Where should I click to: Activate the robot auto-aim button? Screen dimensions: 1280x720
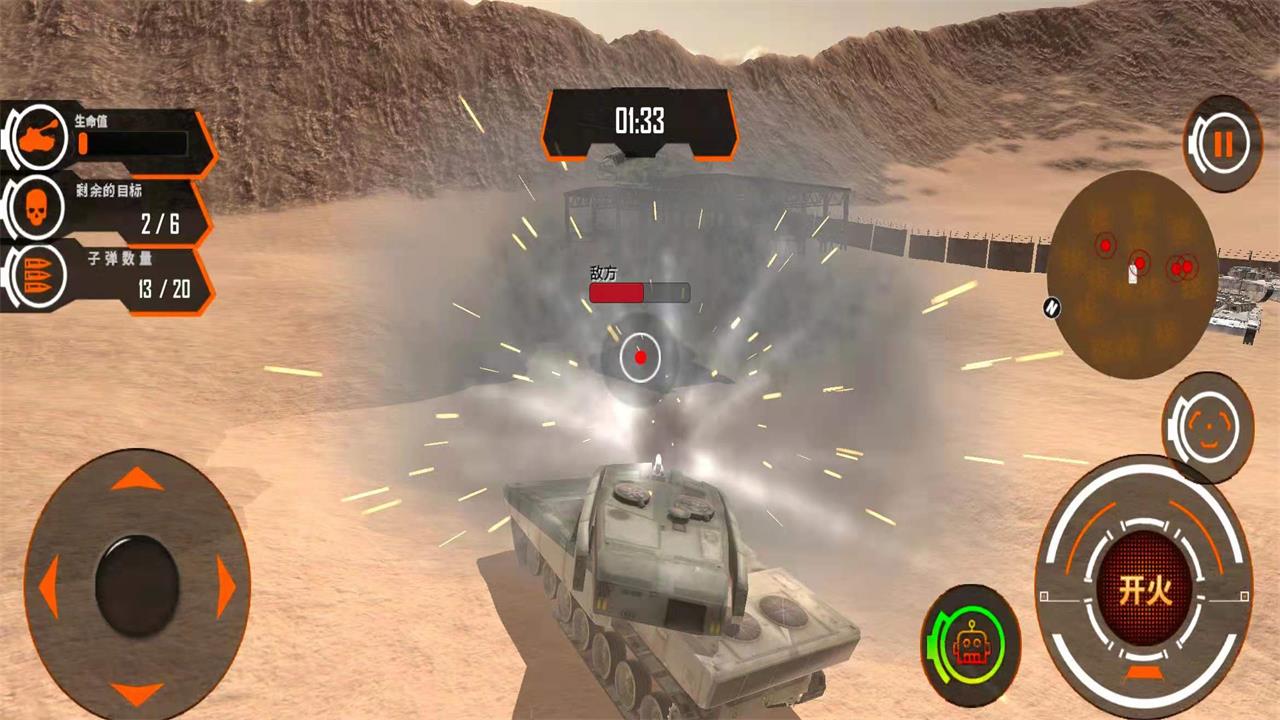(x=968, y=644)
